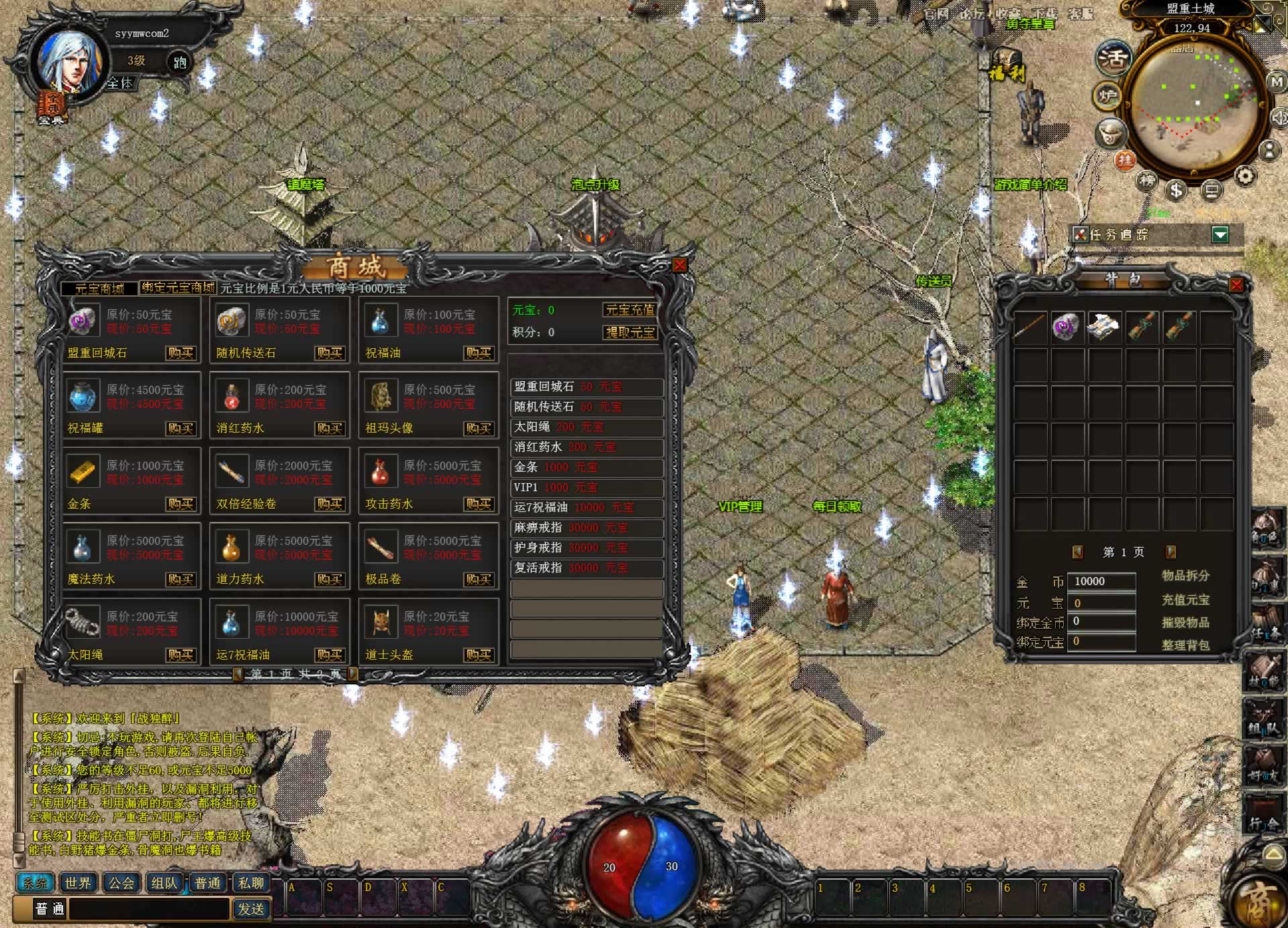Viewport: 1288px width, 928px height.
Task: Expand the 任务追踪 quest tracker dropdown
Action: 1220,234
